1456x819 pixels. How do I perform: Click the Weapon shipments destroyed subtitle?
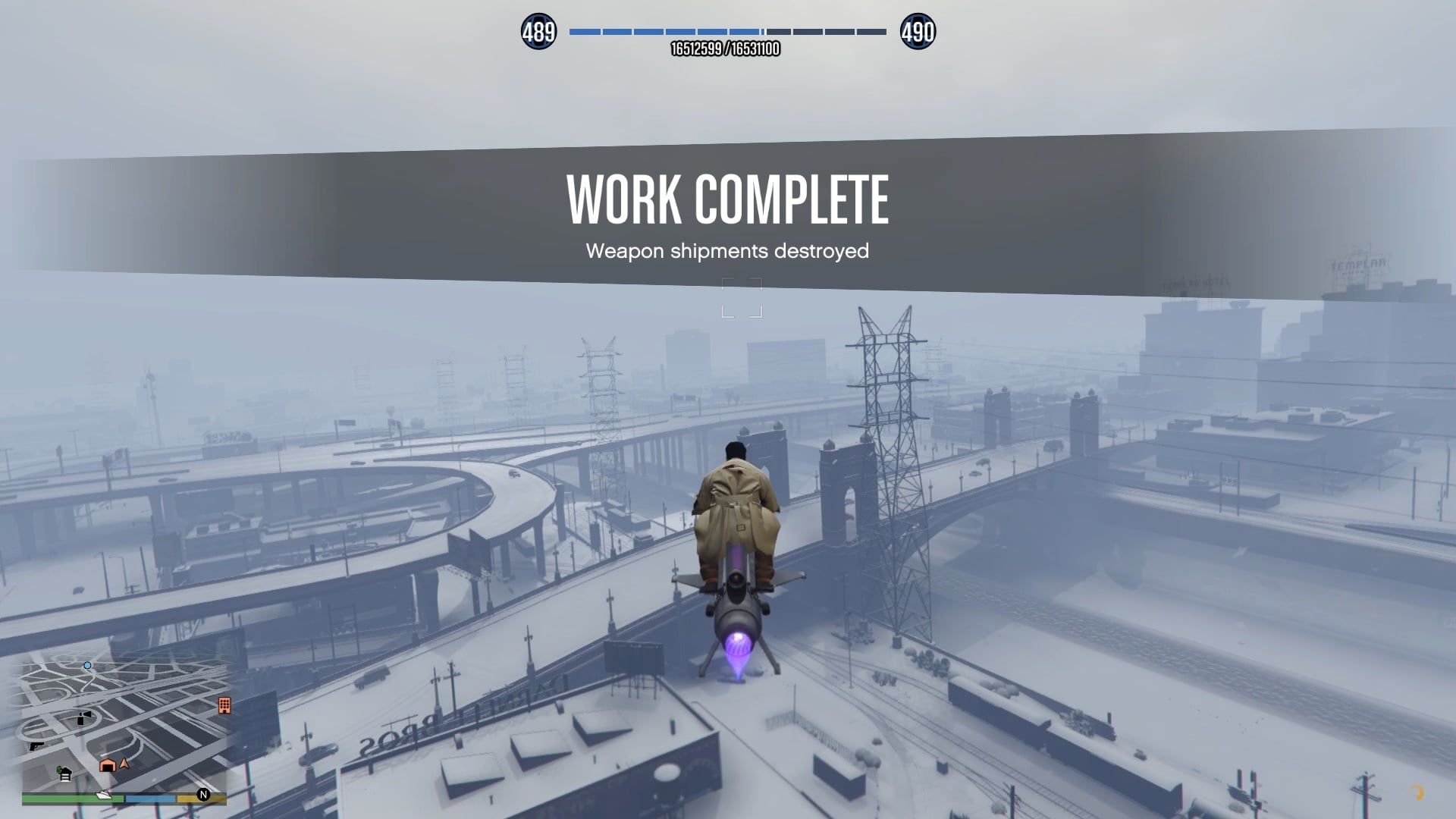pyautogui.click(x=728, y=252)
